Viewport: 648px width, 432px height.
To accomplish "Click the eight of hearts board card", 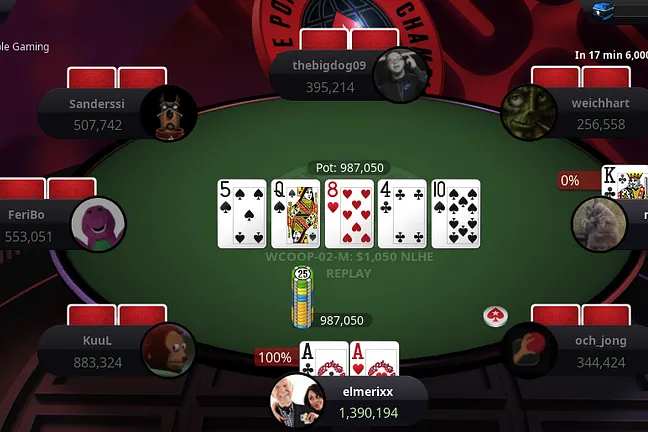I will coord(349,213).
